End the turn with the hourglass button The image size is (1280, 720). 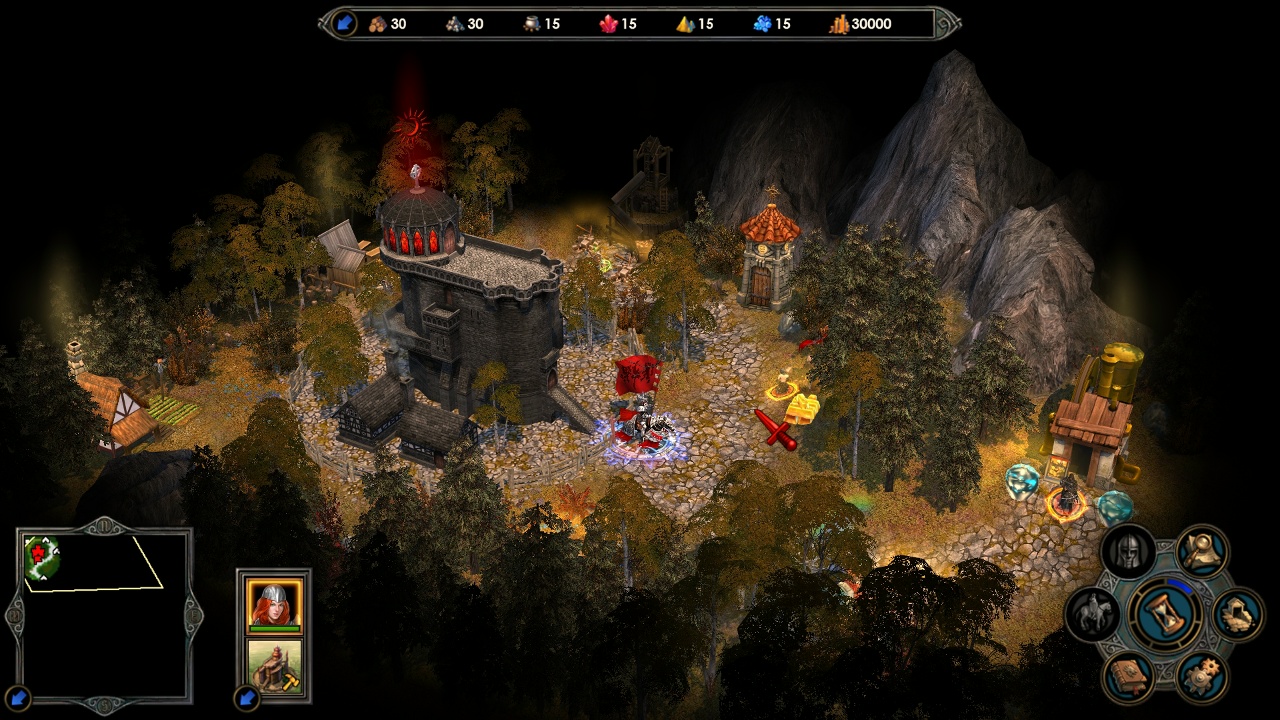[x=1166, y=613]
